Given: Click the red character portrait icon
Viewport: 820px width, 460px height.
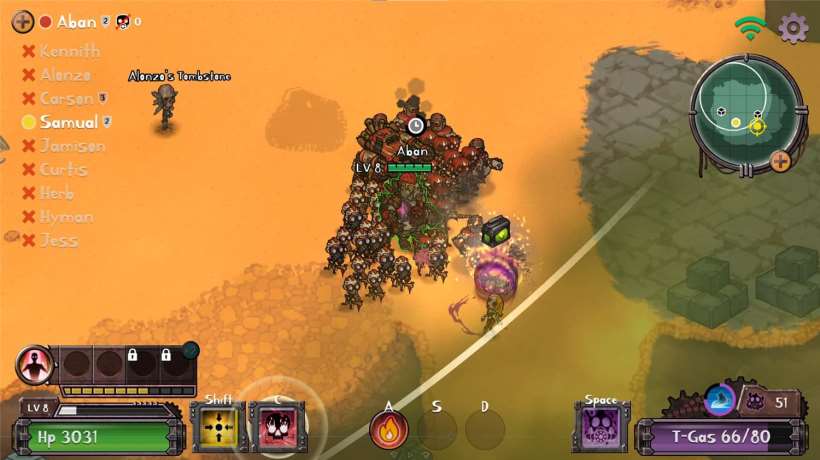Looking at the screenshot, I should tap(34, 365).
